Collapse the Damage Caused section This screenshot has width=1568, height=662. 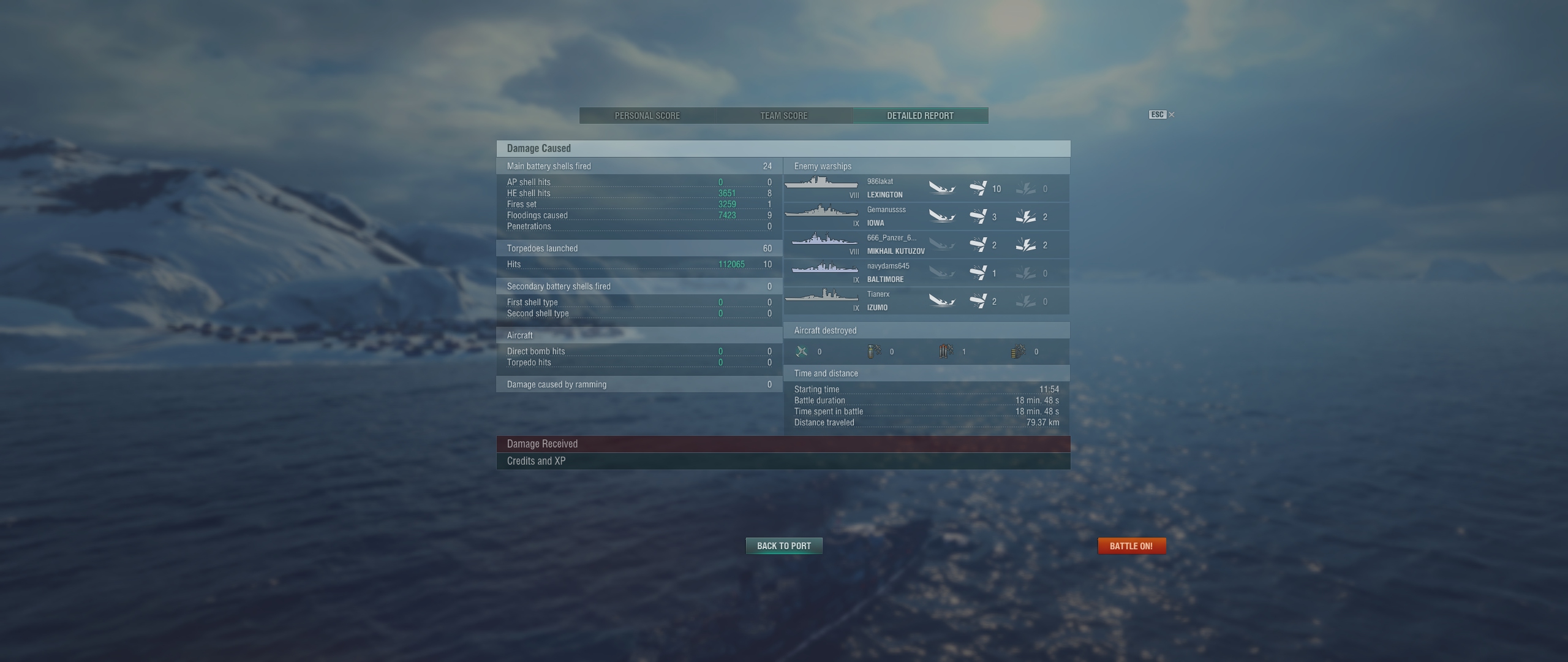(x=783, y=148)
